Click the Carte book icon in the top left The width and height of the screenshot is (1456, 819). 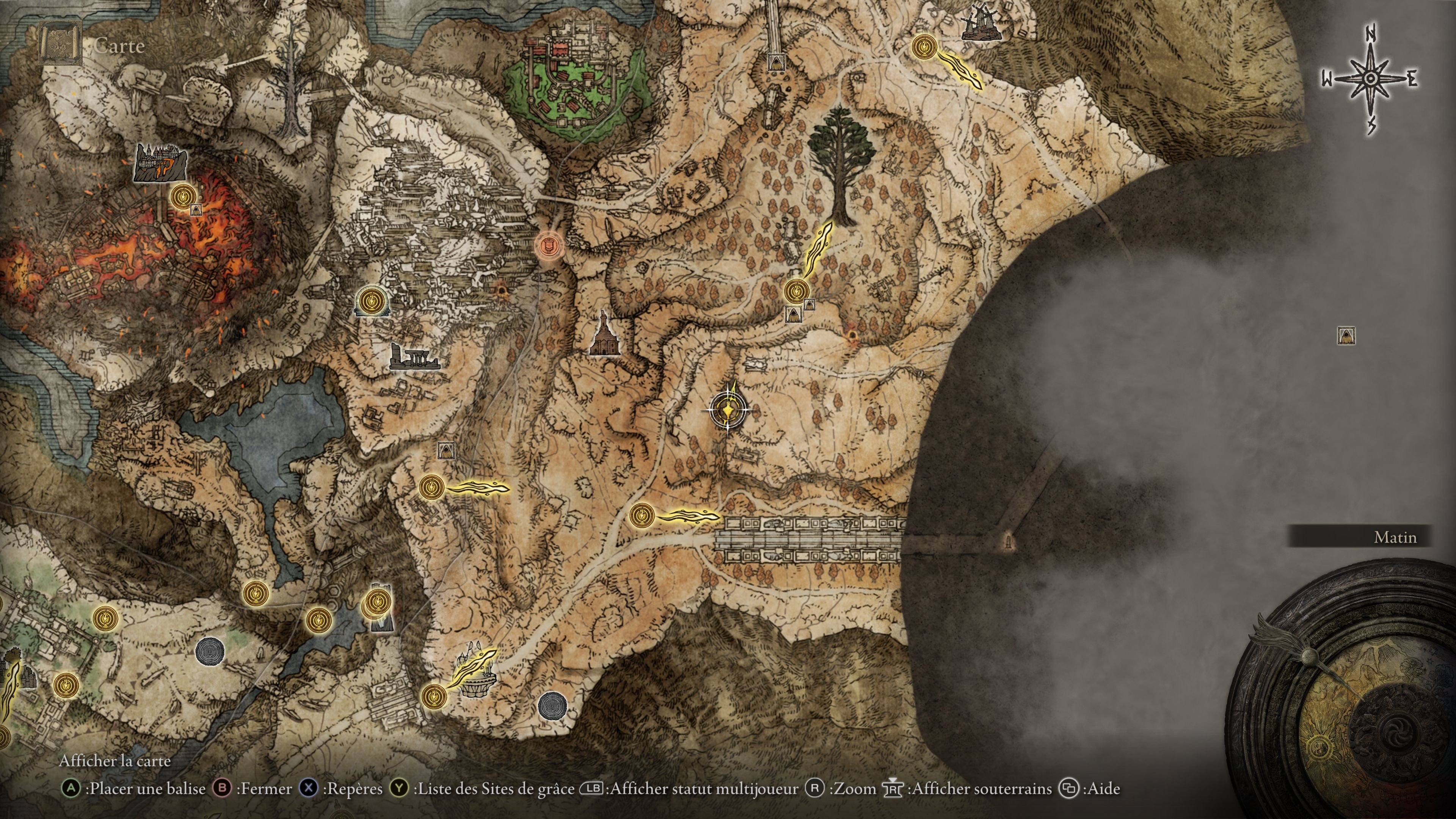(60, 44)
